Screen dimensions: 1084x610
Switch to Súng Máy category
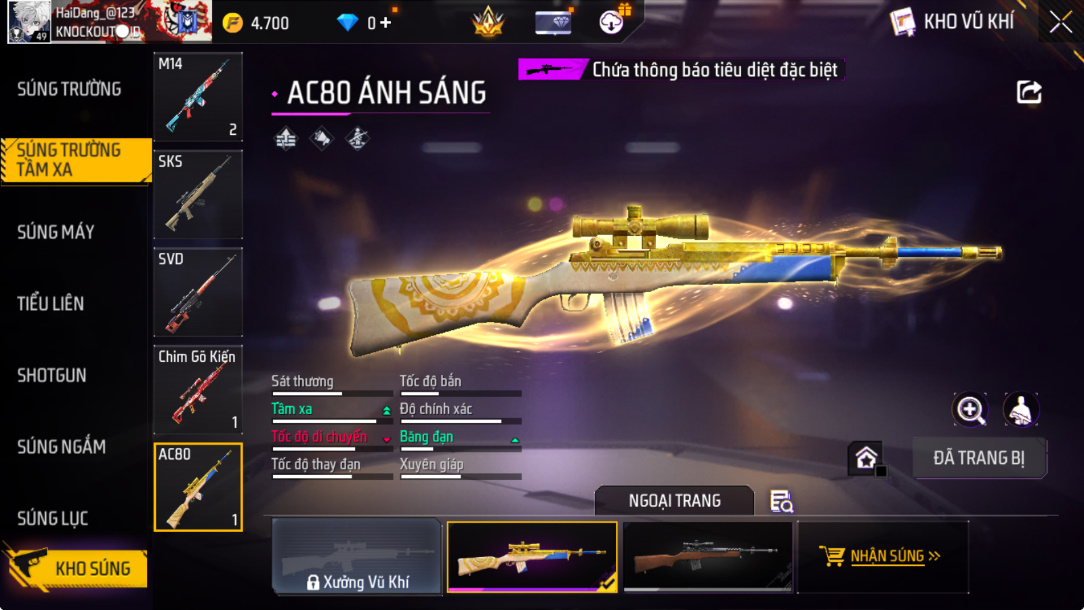56,232
